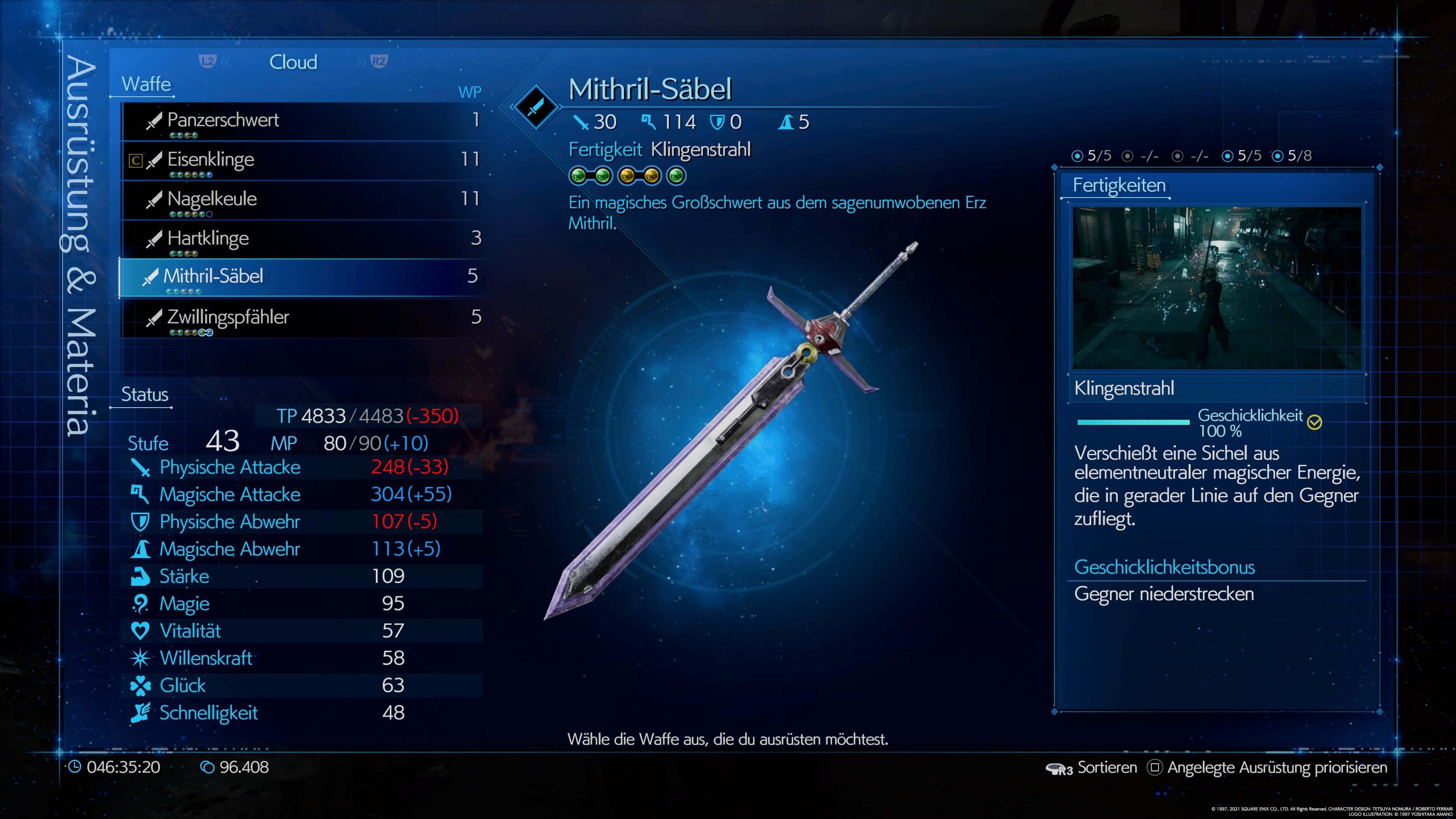Click the Glück clover icon
1456x819 pixels.
pyautogui.click(x=141, y=685)
